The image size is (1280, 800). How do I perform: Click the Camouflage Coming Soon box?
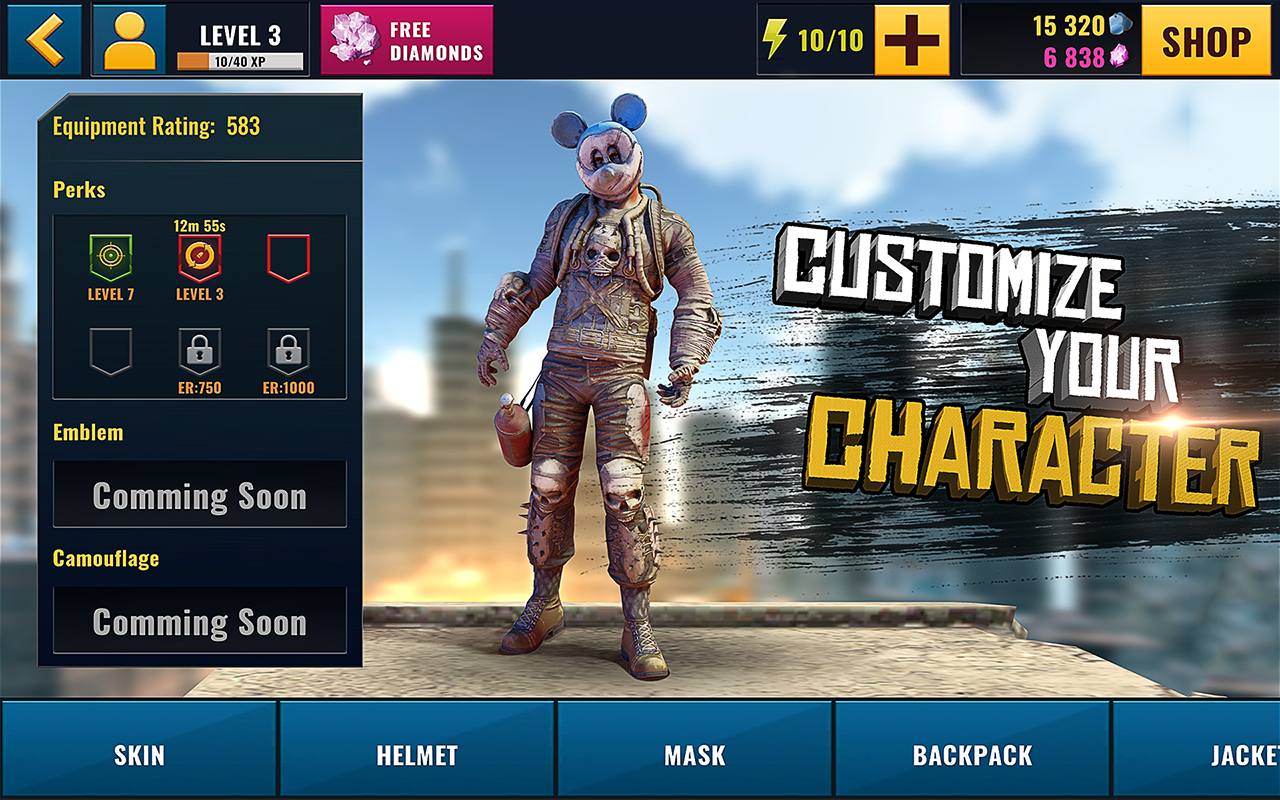pos(200,621)
